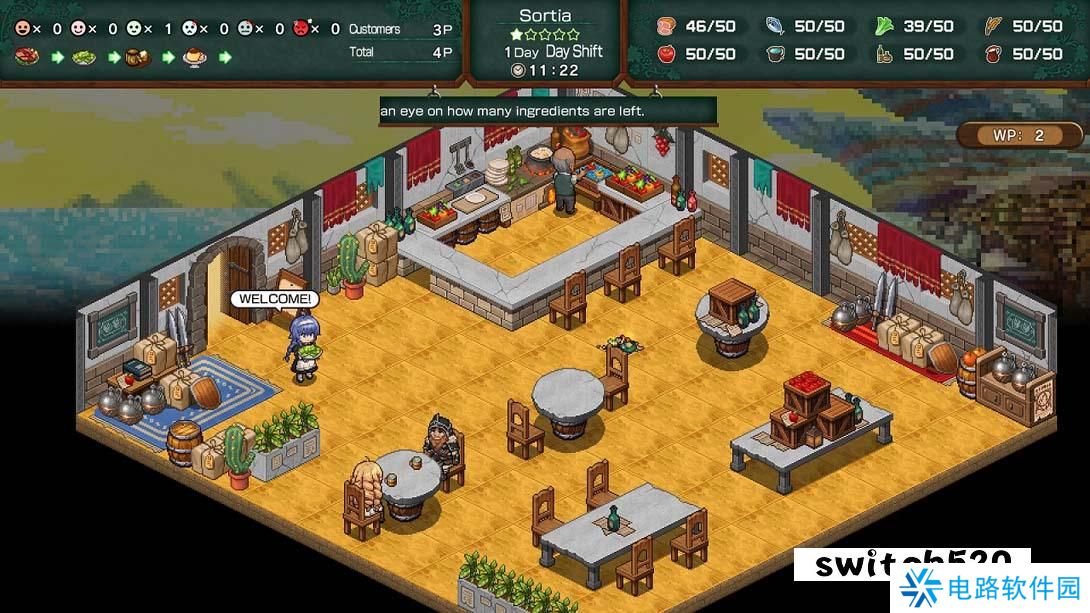Choose the wooden mug drink order icon
The height and width of the screenshot is (613, 1090).
coord(137,57)
